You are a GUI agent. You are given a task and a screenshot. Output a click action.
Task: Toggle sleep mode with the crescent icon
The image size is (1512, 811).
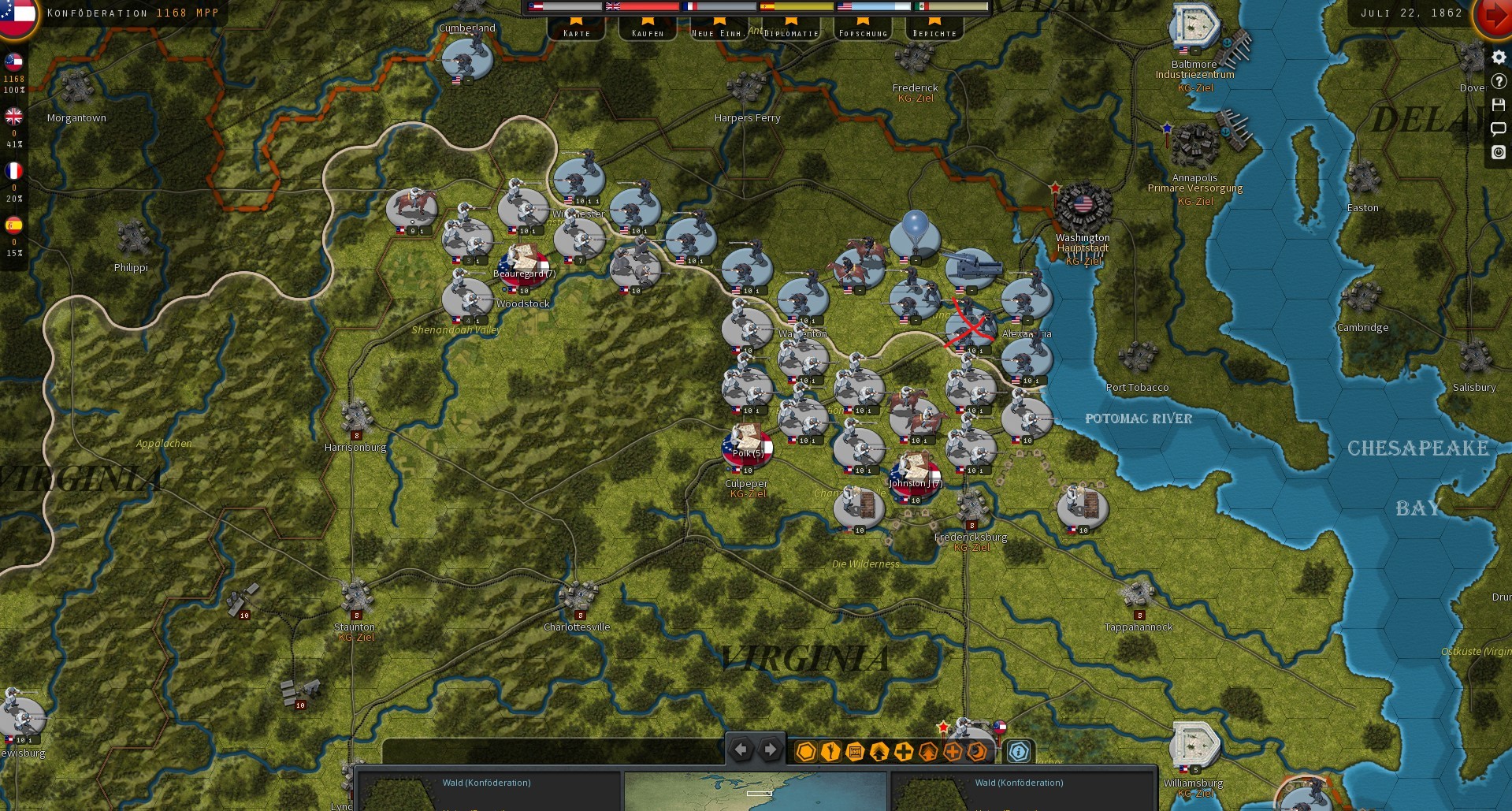point(975,753)
